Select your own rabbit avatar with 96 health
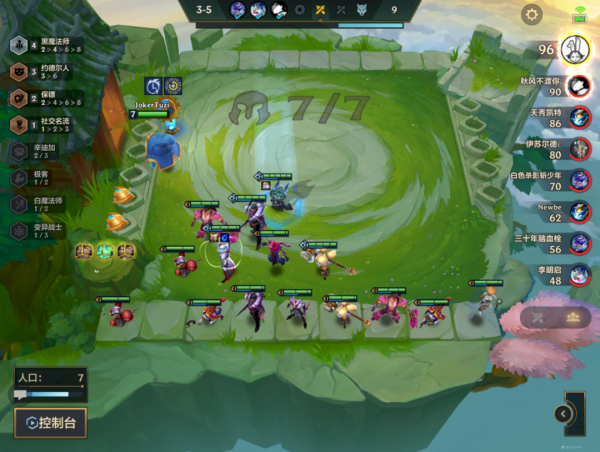Viewport: 600px width, 452px height. 573,49
